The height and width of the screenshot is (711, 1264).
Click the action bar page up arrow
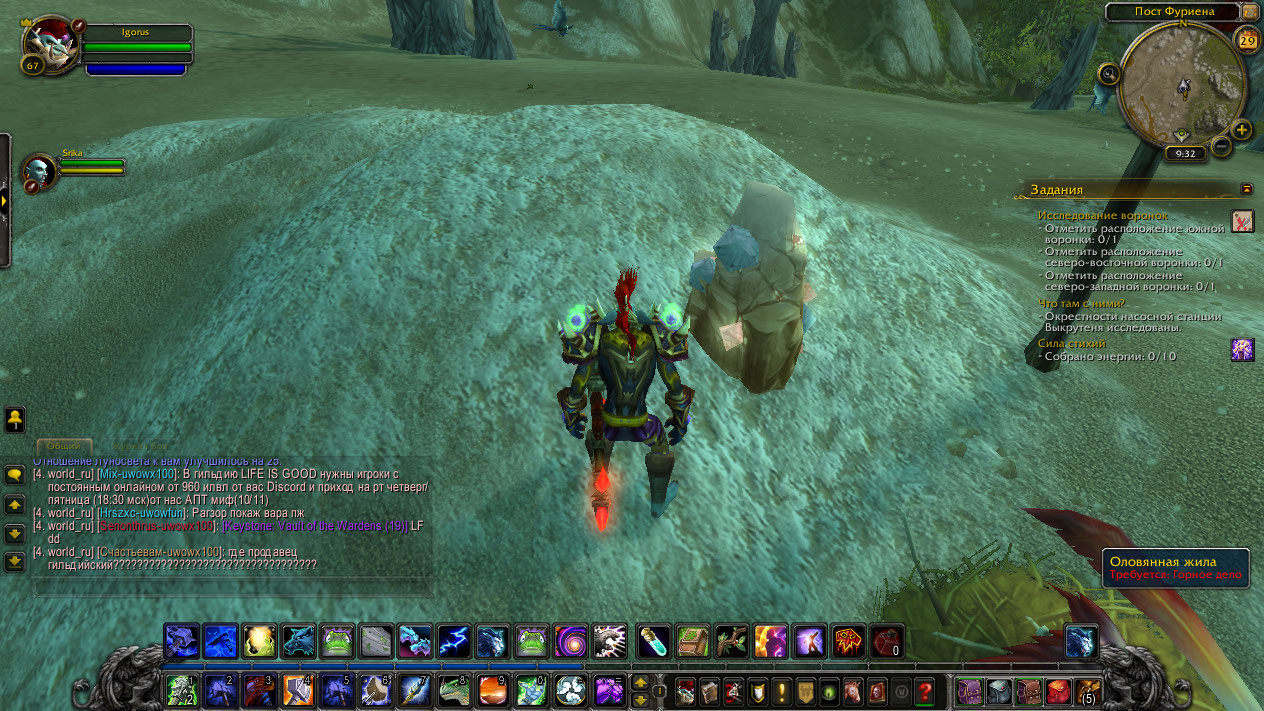click(640, 682)
